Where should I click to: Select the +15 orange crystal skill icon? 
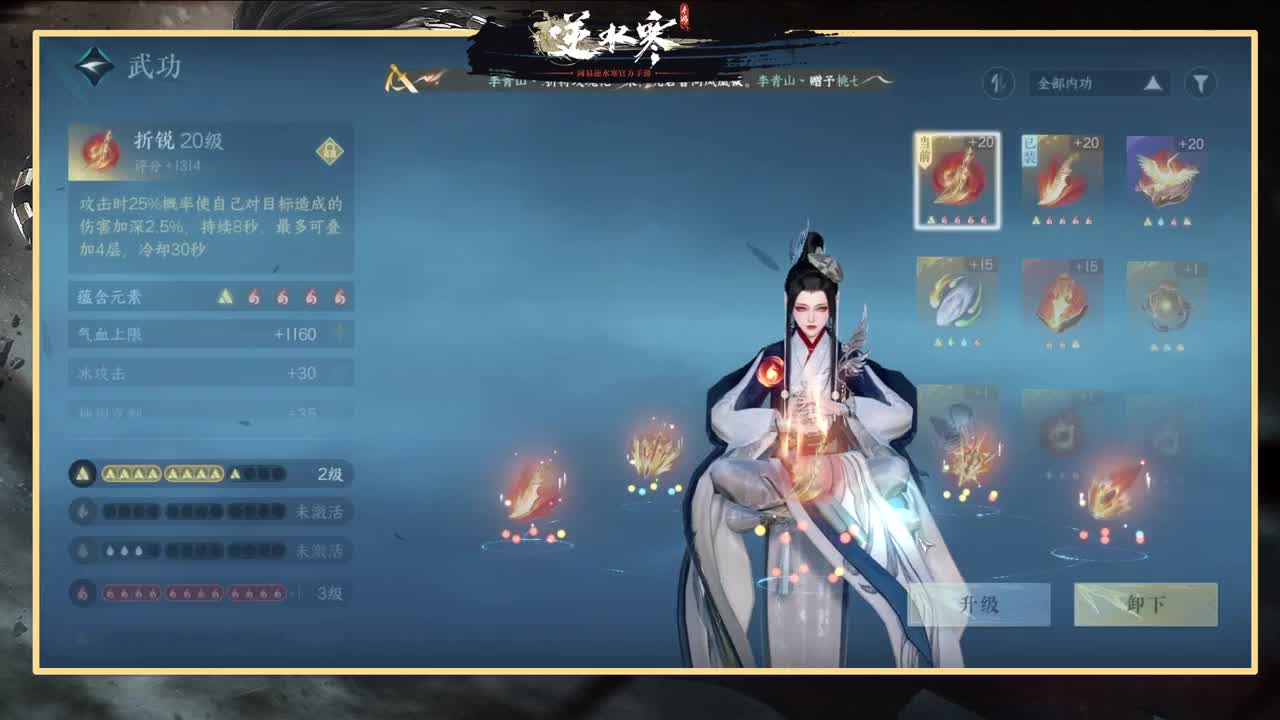pos(1061,298)
